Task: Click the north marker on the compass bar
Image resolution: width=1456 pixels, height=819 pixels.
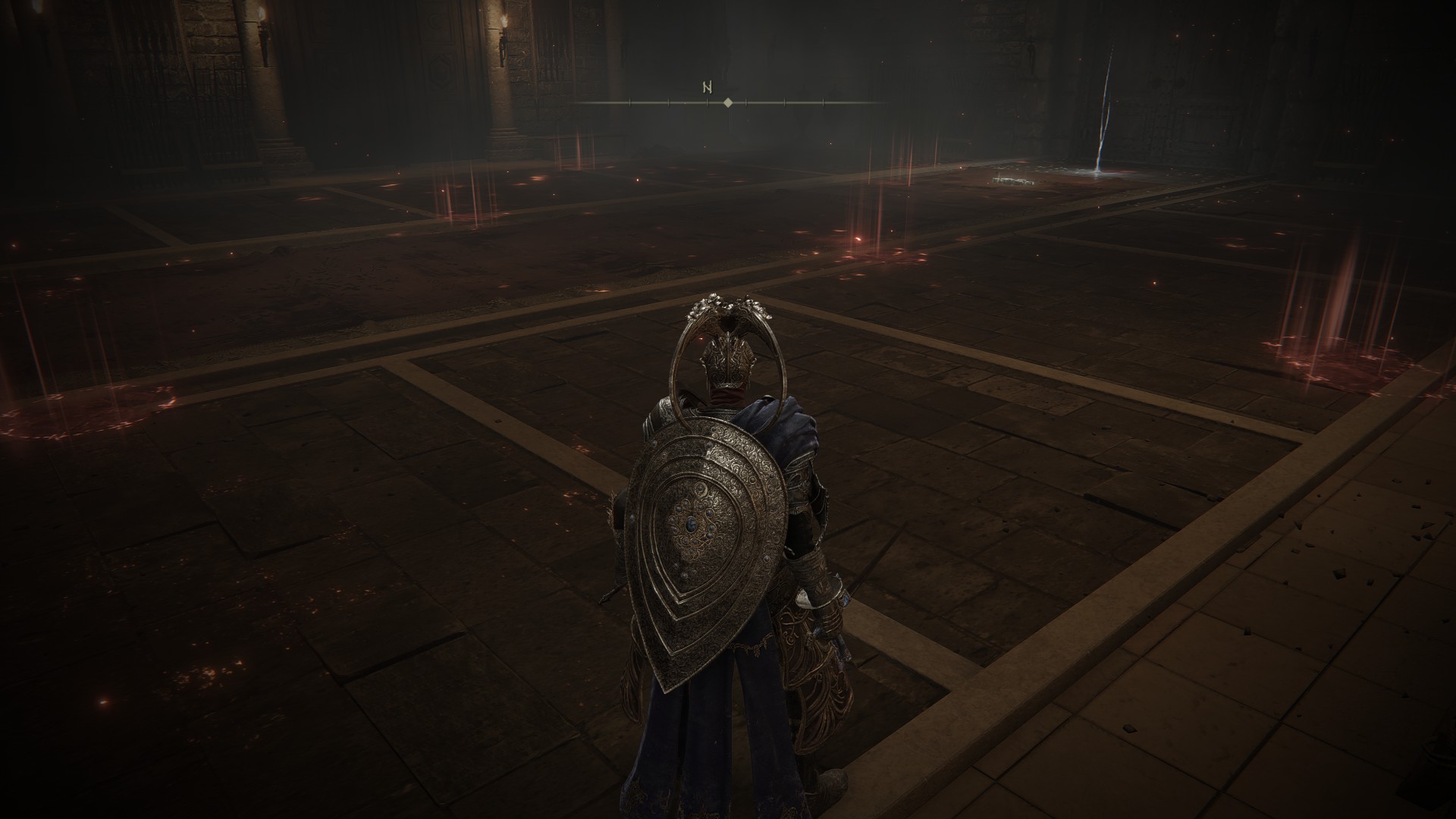Action: click(708, 88)
